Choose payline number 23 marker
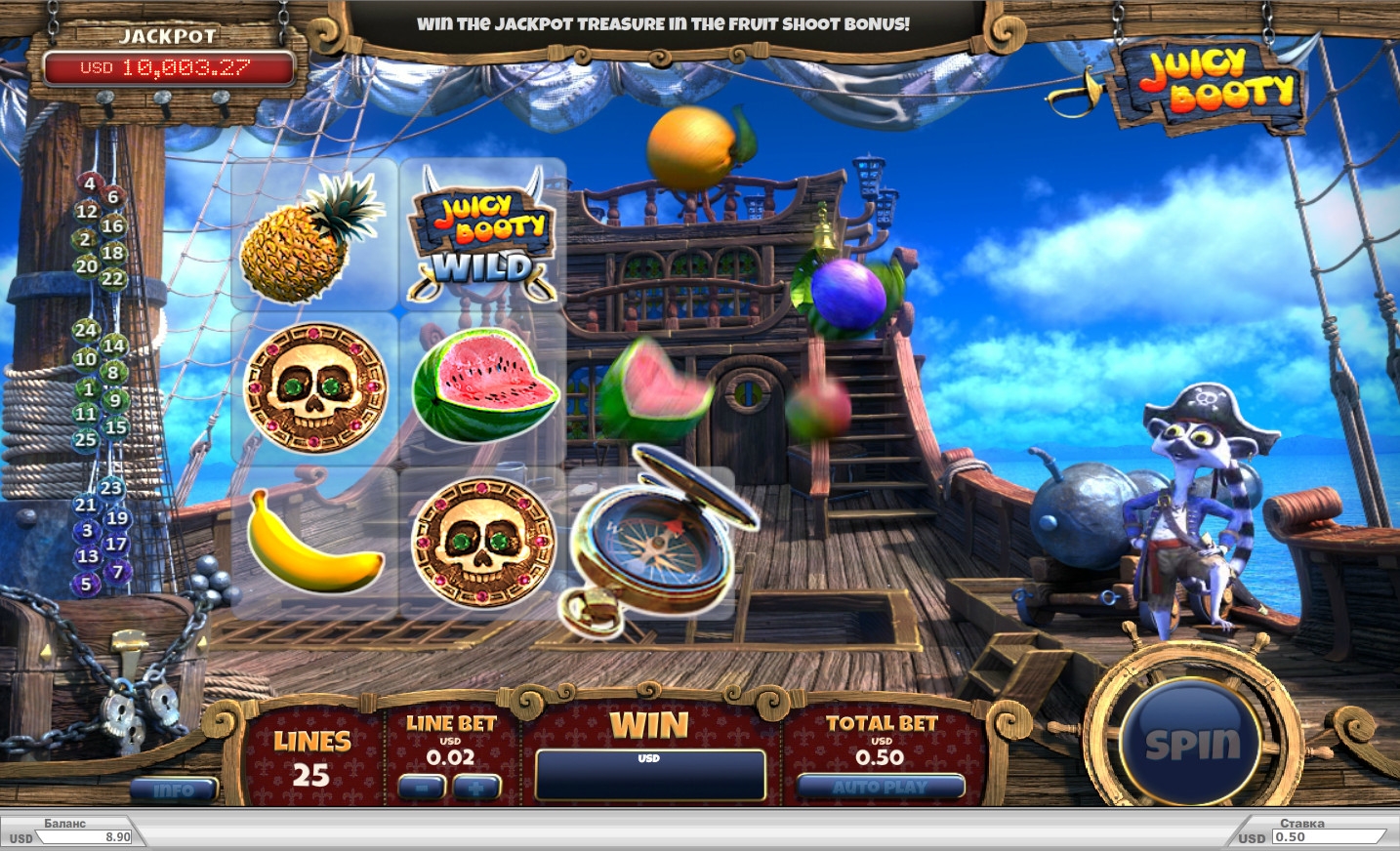The image size is (1400, 851). tap(111, 488)
